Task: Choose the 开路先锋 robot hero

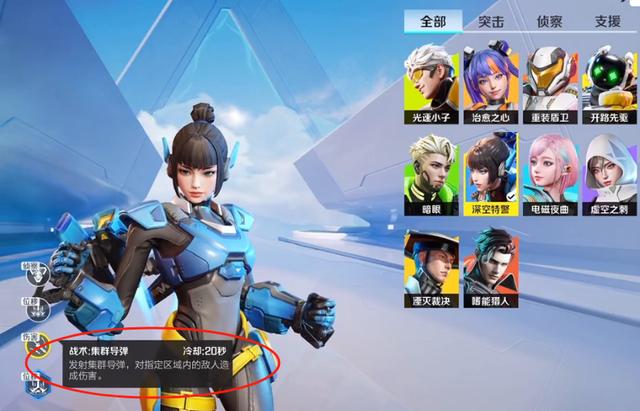Action: click(608, 80)
